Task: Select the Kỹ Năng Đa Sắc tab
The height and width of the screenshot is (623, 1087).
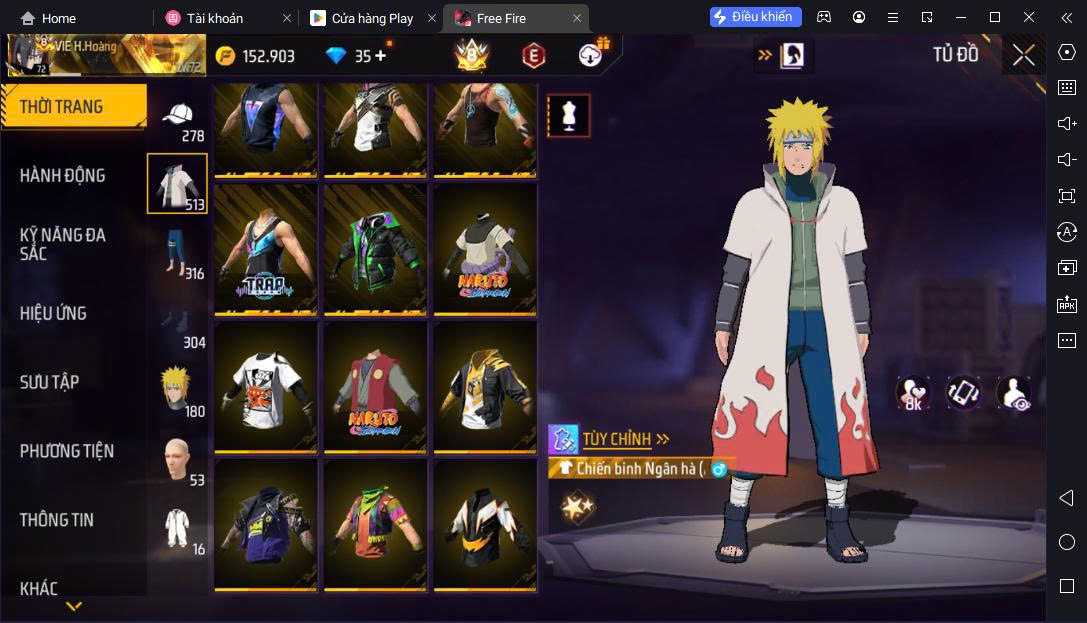Action: [x=63, y=244]
